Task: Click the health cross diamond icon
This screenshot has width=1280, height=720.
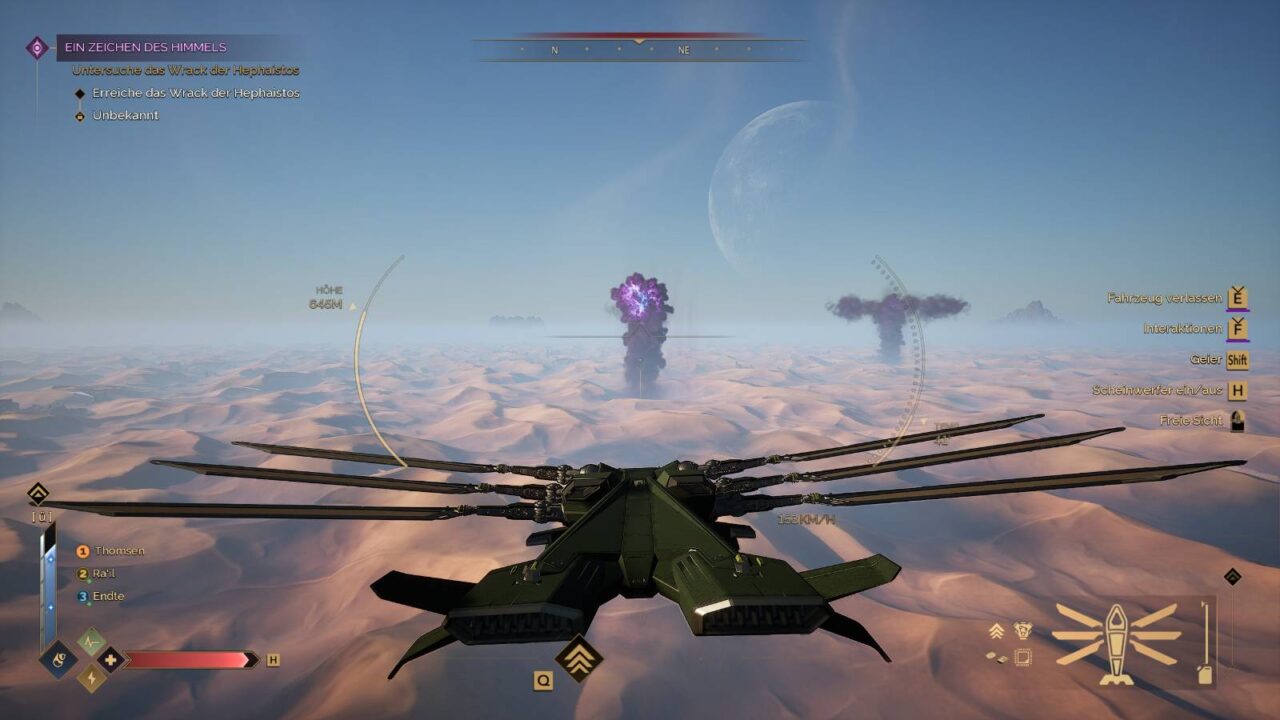Action: pos(111,659)
